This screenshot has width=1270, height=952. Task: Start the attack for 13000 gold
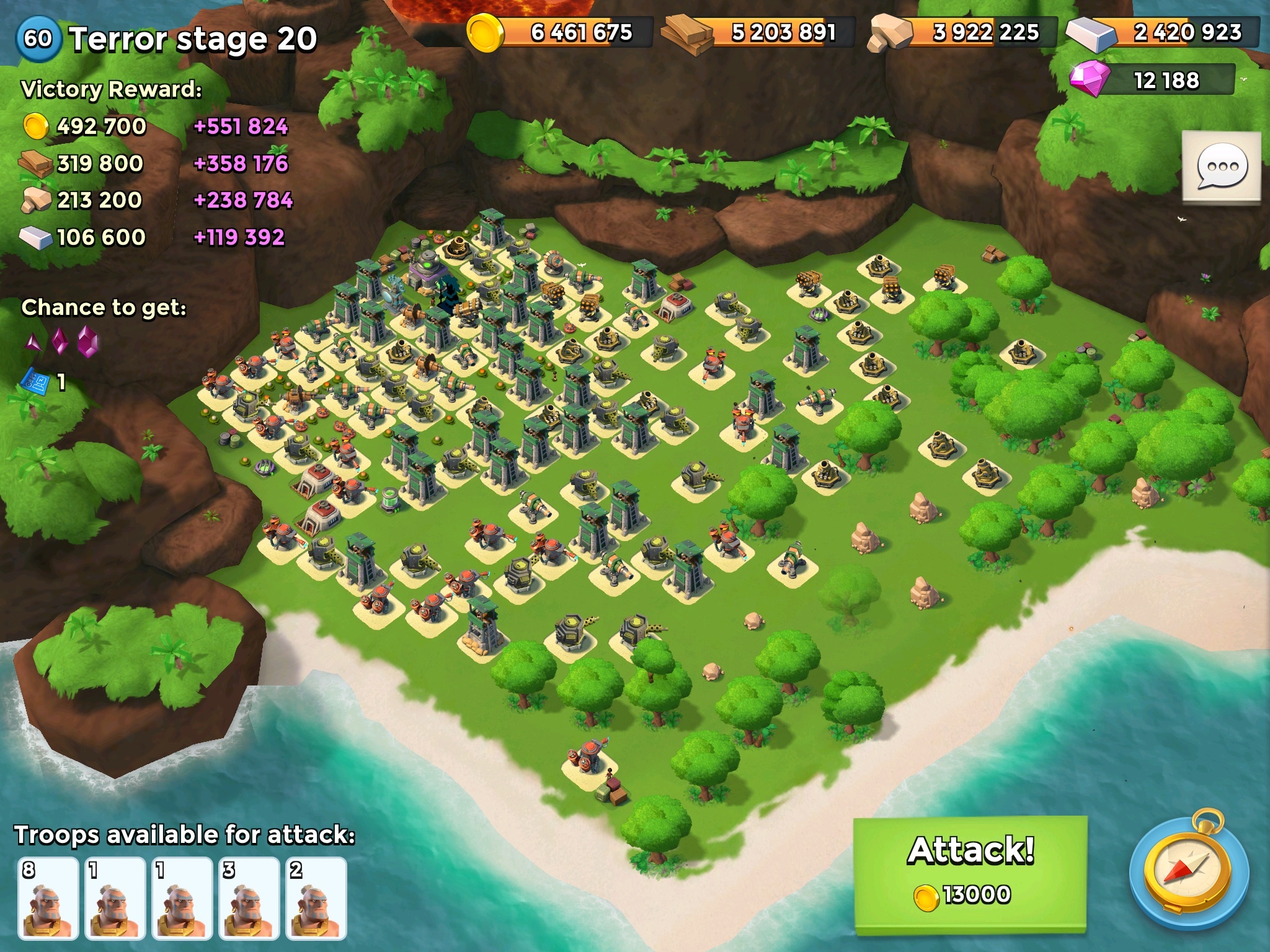coord(970,871)
